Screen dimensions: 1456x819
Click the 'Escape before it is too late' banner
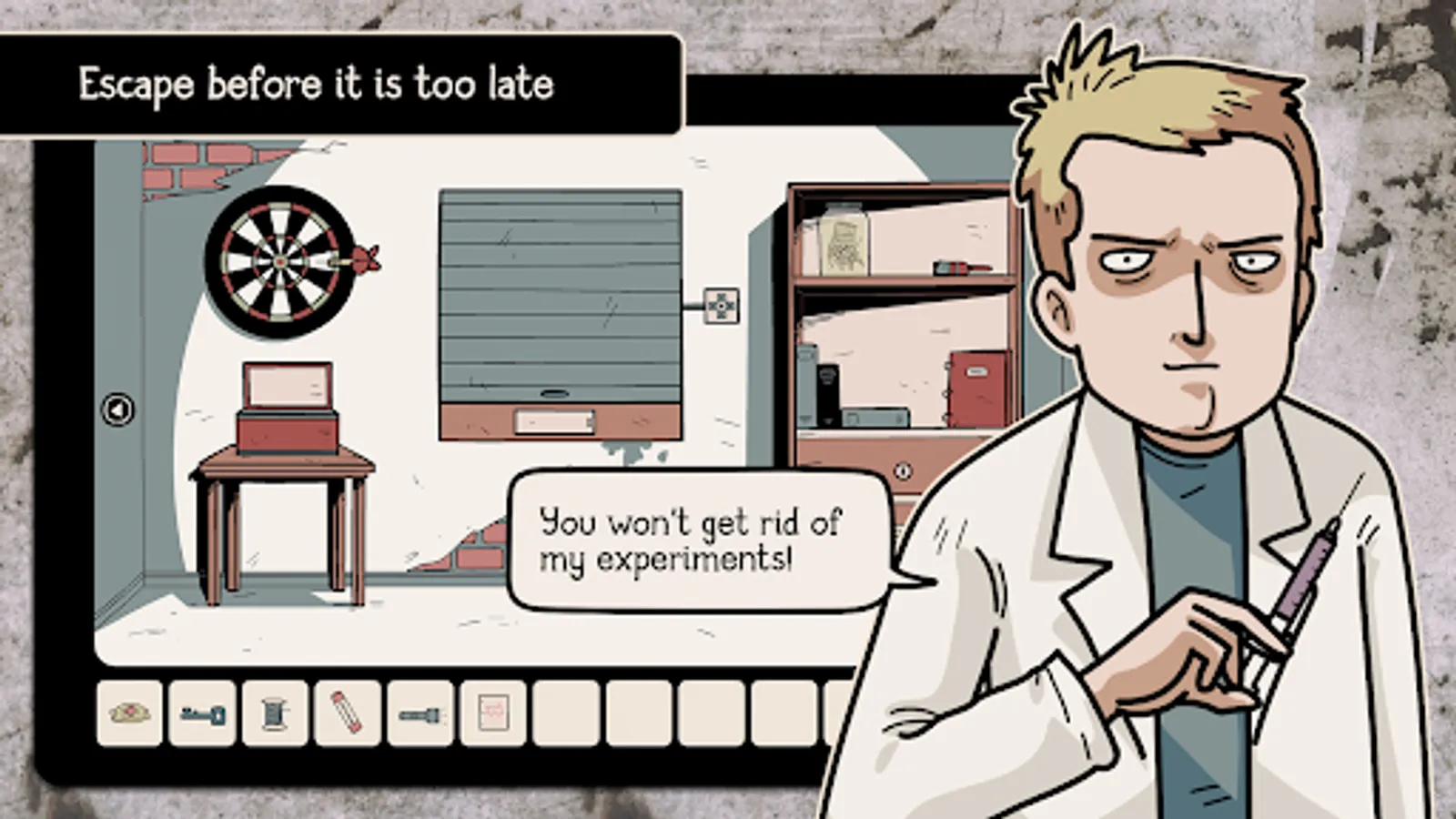(x=317, y=85)
